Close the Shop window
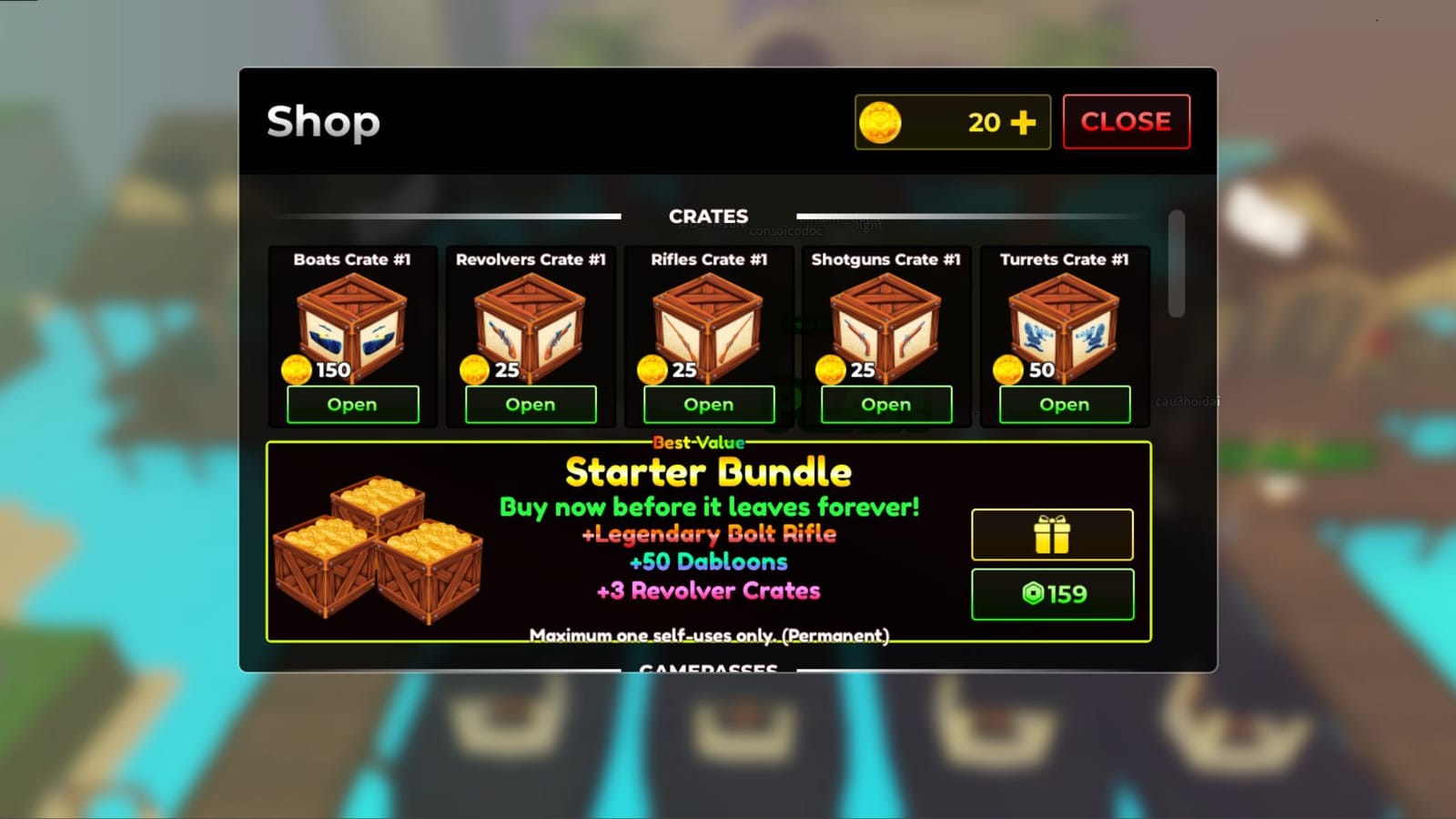The width and height of the screenshot is (1456, 819). pyautogui.click(x=1127, y=120)
